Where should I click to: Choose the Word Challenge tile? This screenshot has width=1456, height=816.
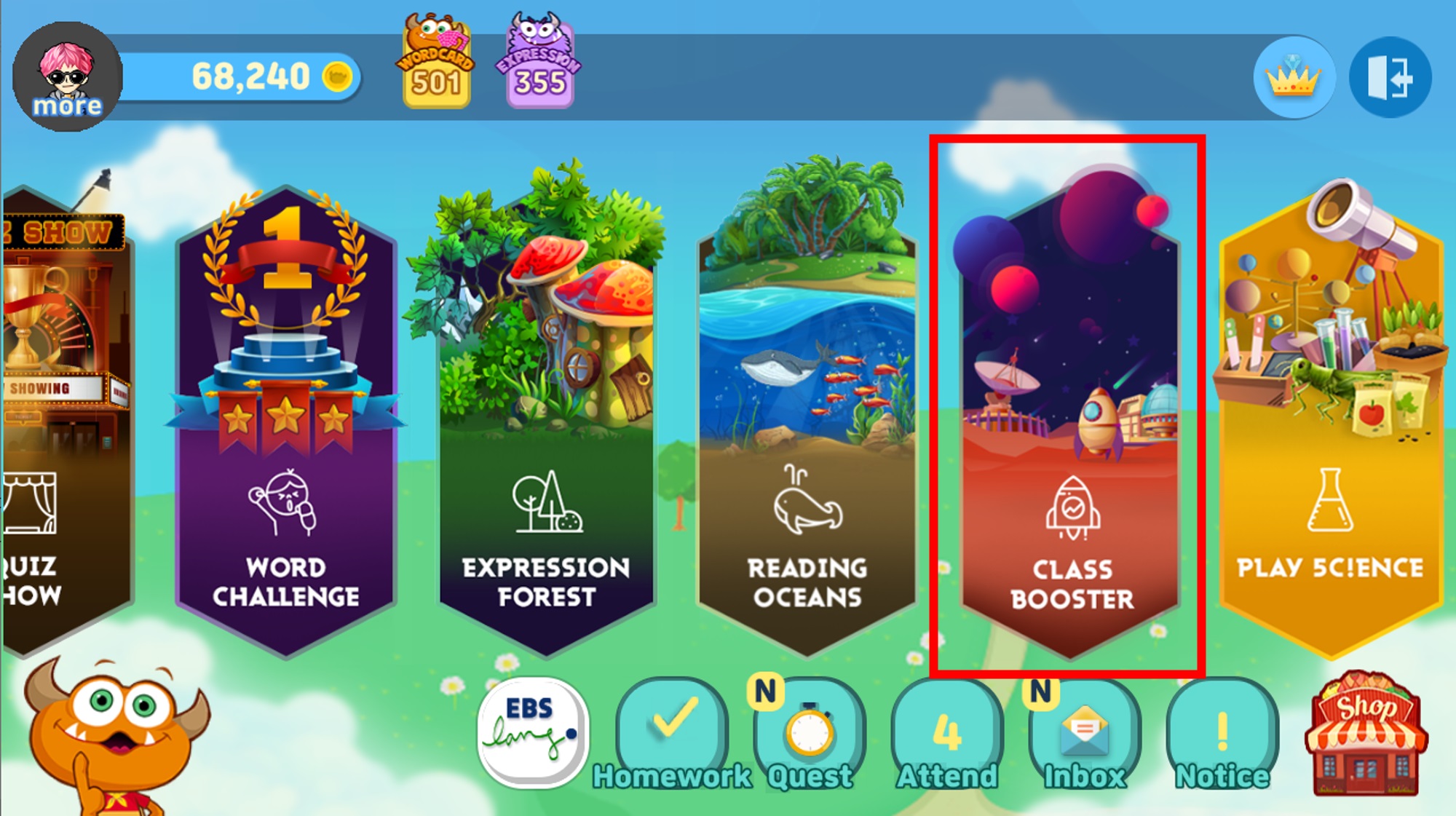286,422
